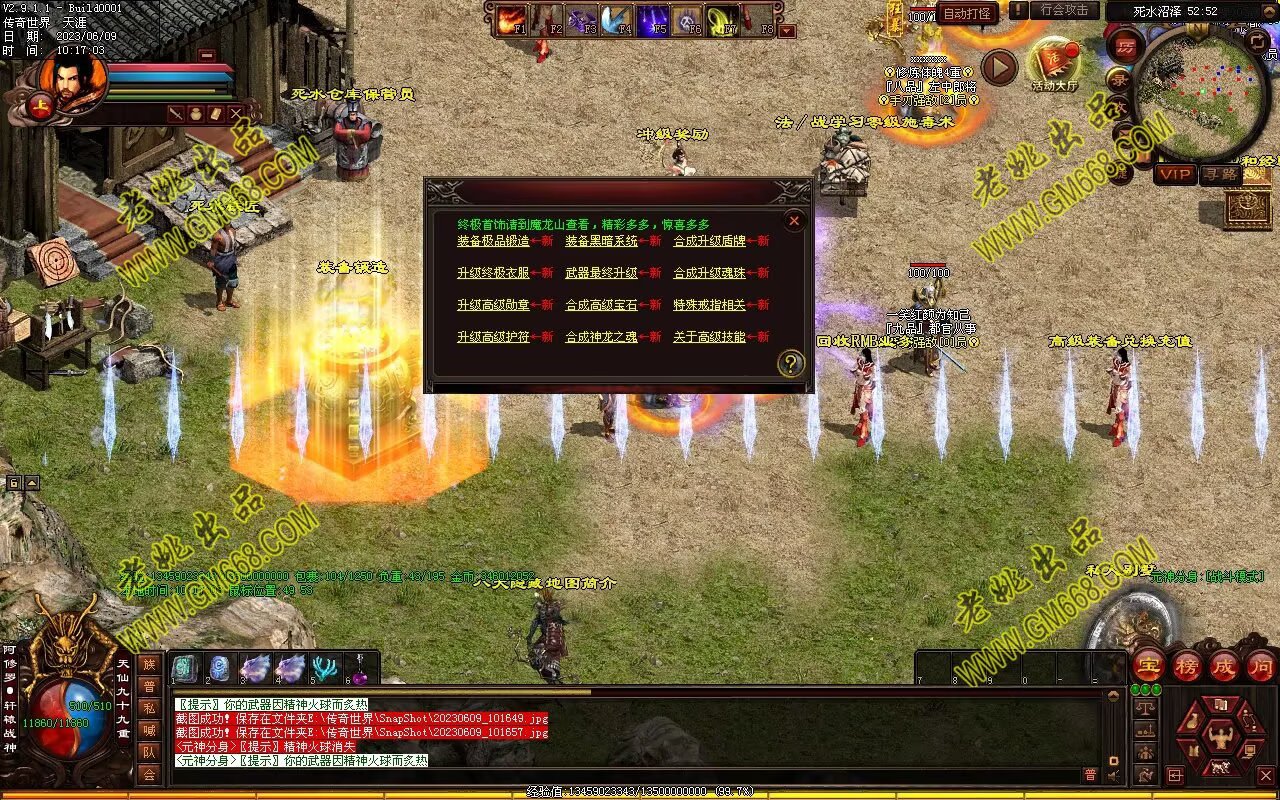Viewport: 1280px width, 800px height.
Task: Click the dialog's question mark help button
Action: tap(790, 364)
